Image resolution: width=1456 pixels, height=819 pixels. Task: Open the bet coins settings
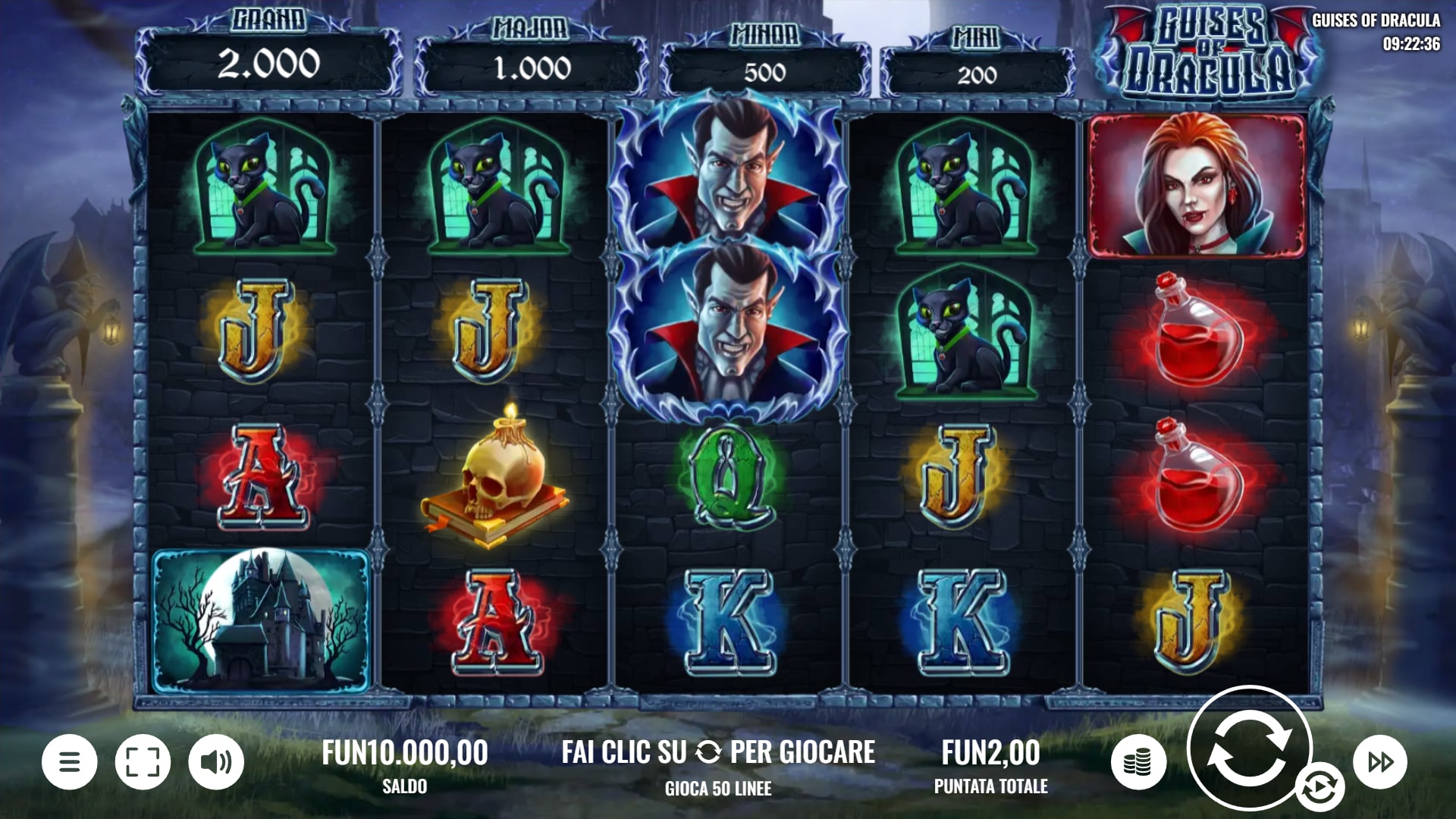(1137, 761)
